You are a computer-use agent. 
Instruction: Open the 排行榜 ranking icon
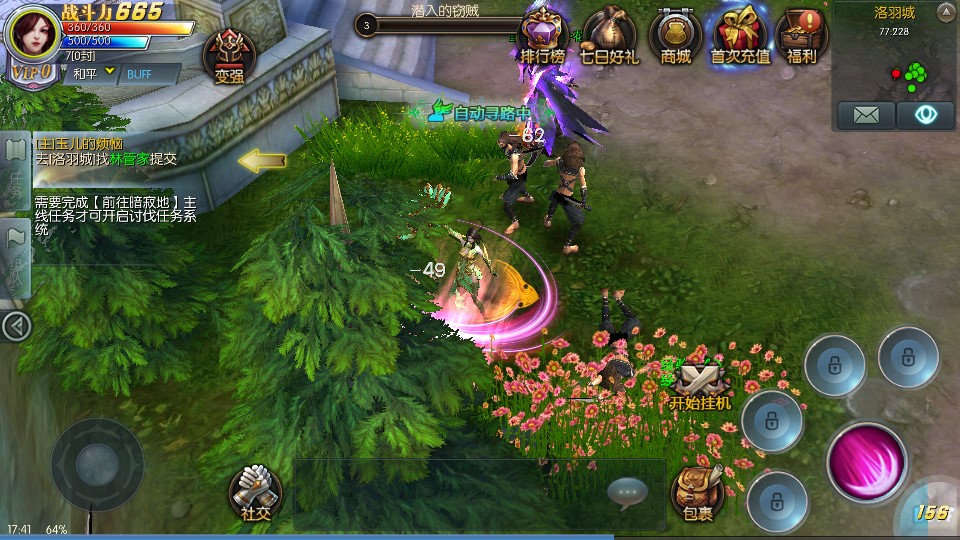[543, 35]
